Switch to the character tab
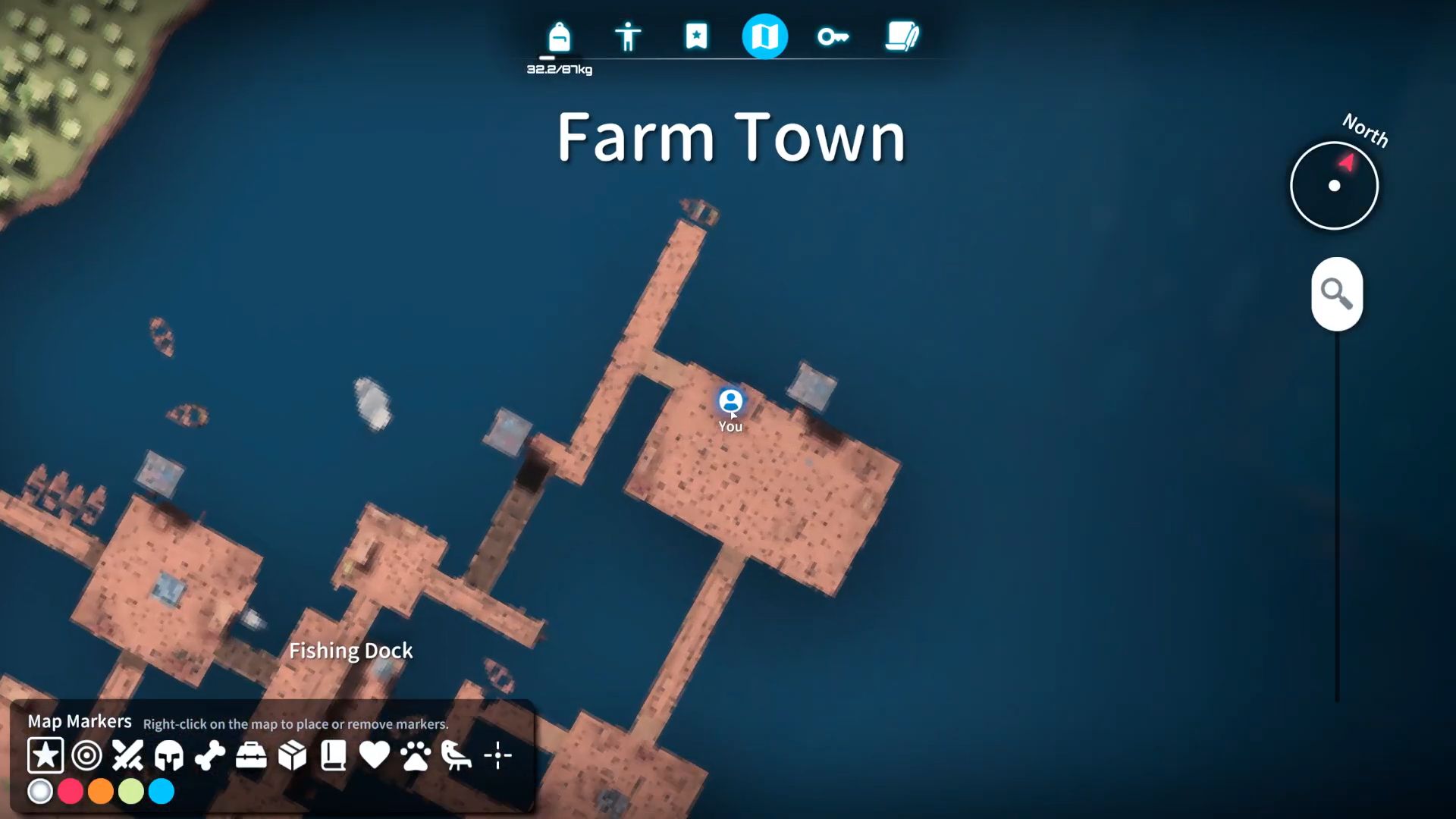The width and height of the screenshot is (1456, 819). click(x=628, y=36)
